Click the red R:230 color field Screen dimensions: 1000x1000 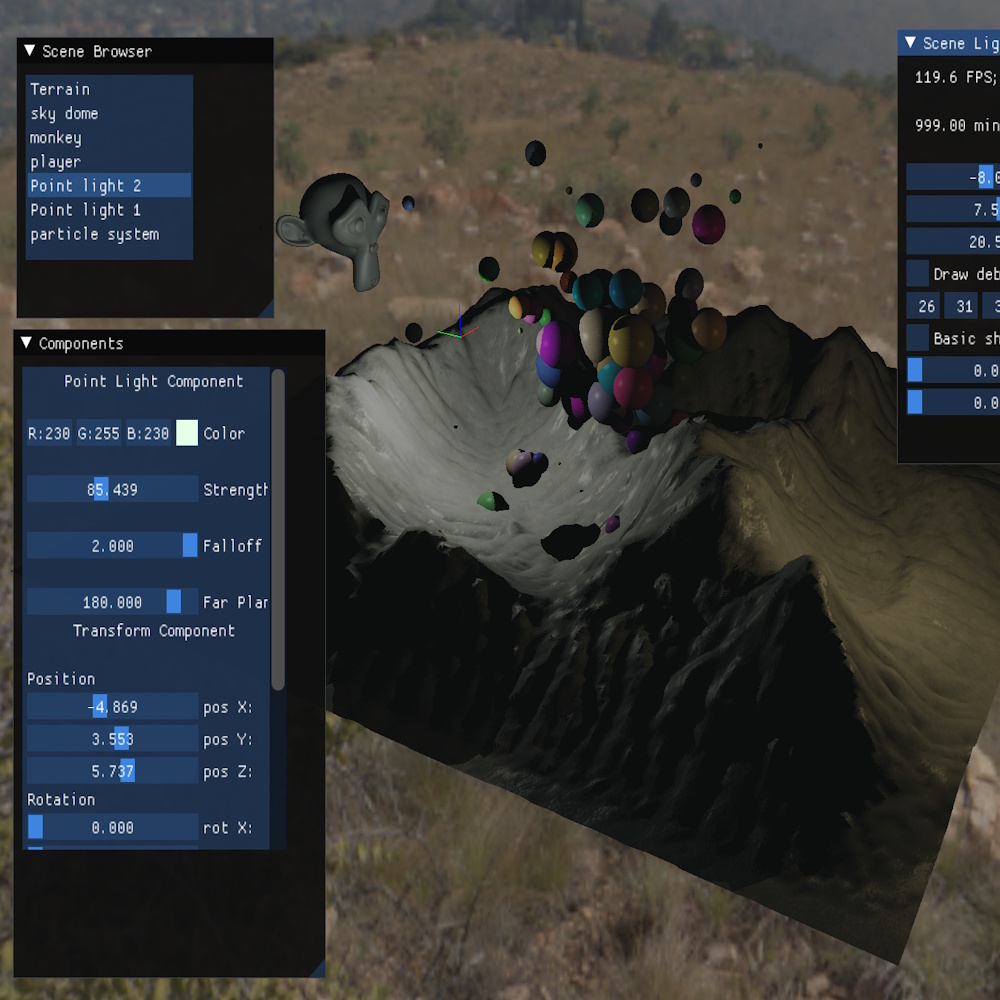pos(49,433)
